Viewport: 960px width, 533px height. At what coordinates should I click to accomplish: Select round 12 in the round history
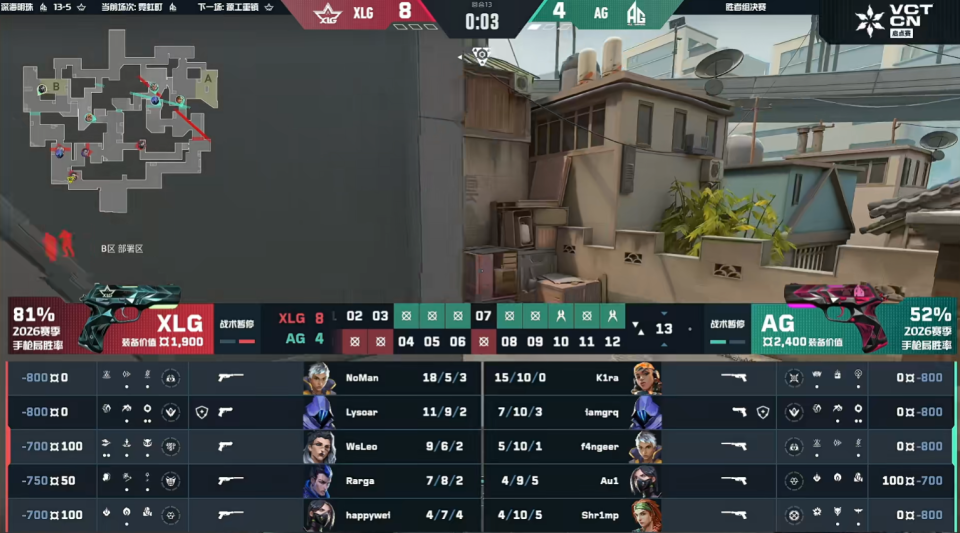coord(612,341)
